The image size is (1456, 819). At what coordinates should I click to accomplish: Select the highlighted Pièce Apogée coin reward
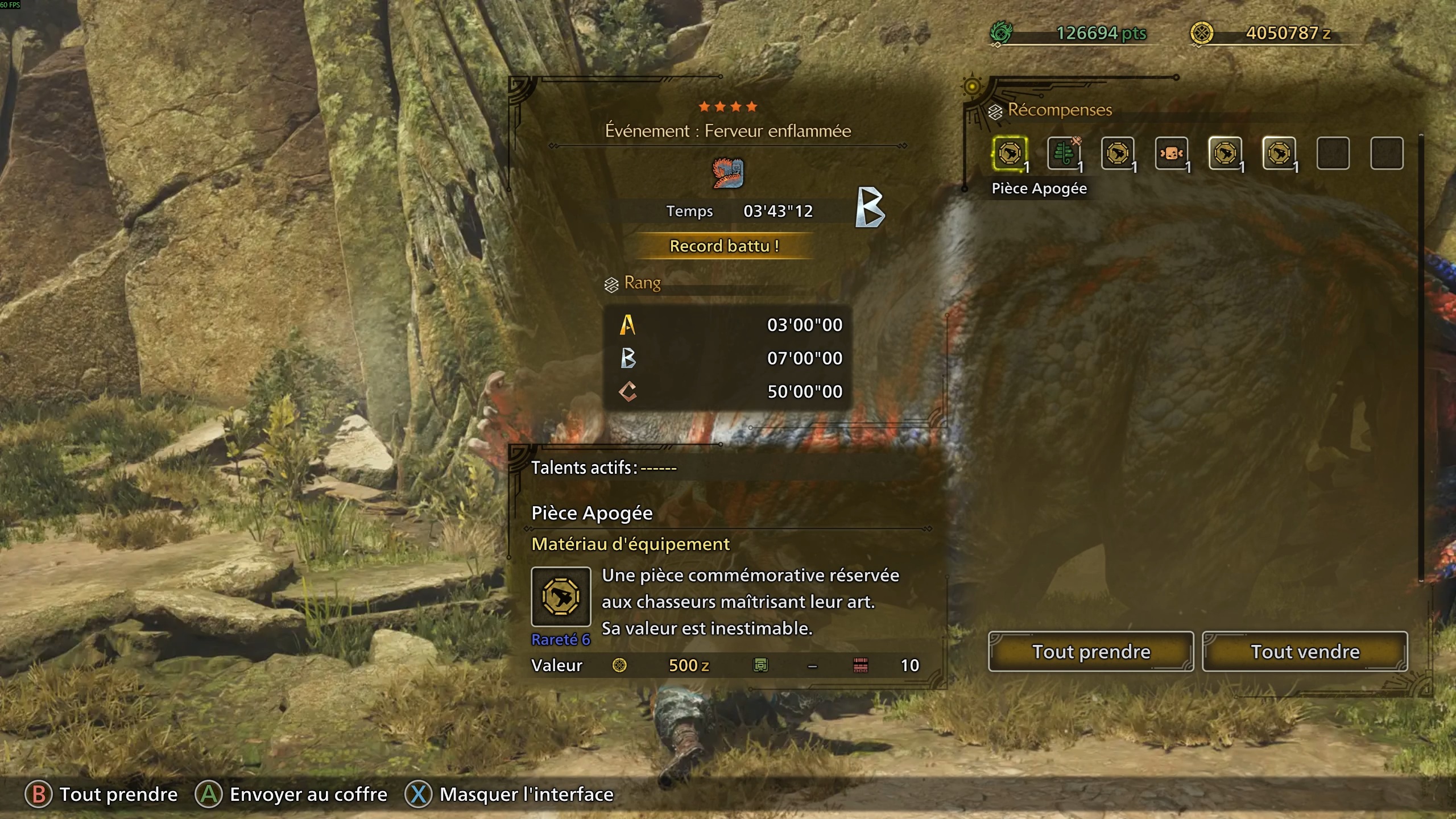coord(1010,152)
